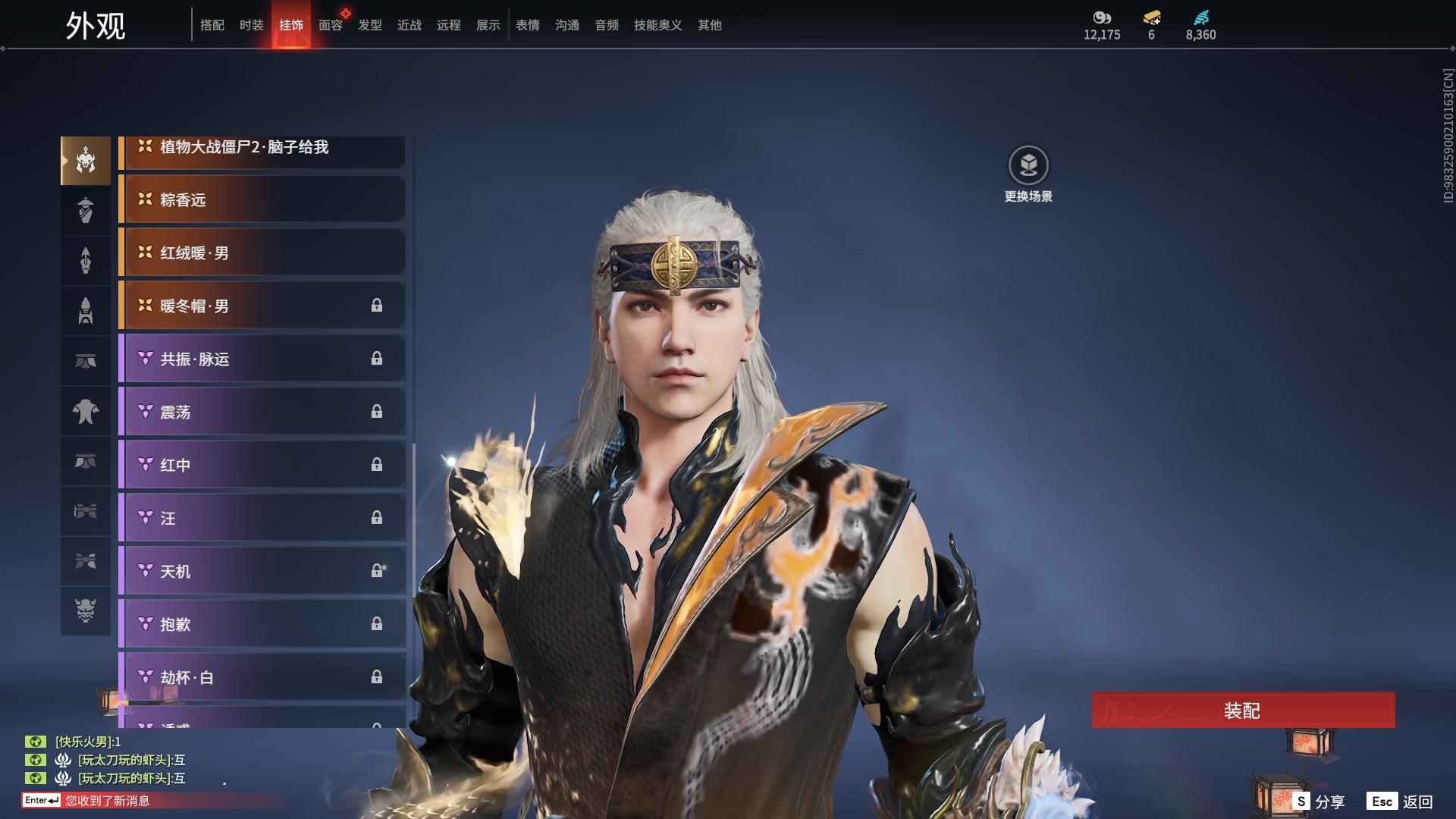Switch to the 搭配 tab

pos(212,25)
